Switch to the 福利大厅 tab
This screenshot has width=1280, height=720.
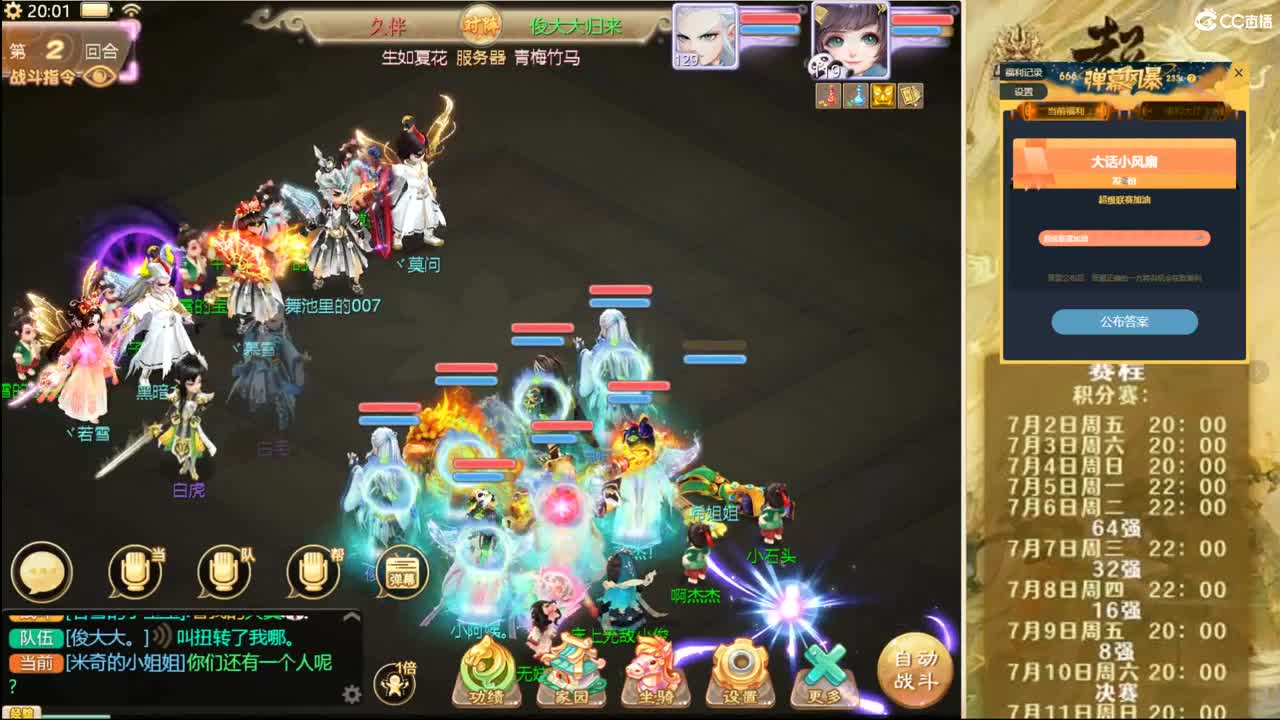click(1184, 112)
